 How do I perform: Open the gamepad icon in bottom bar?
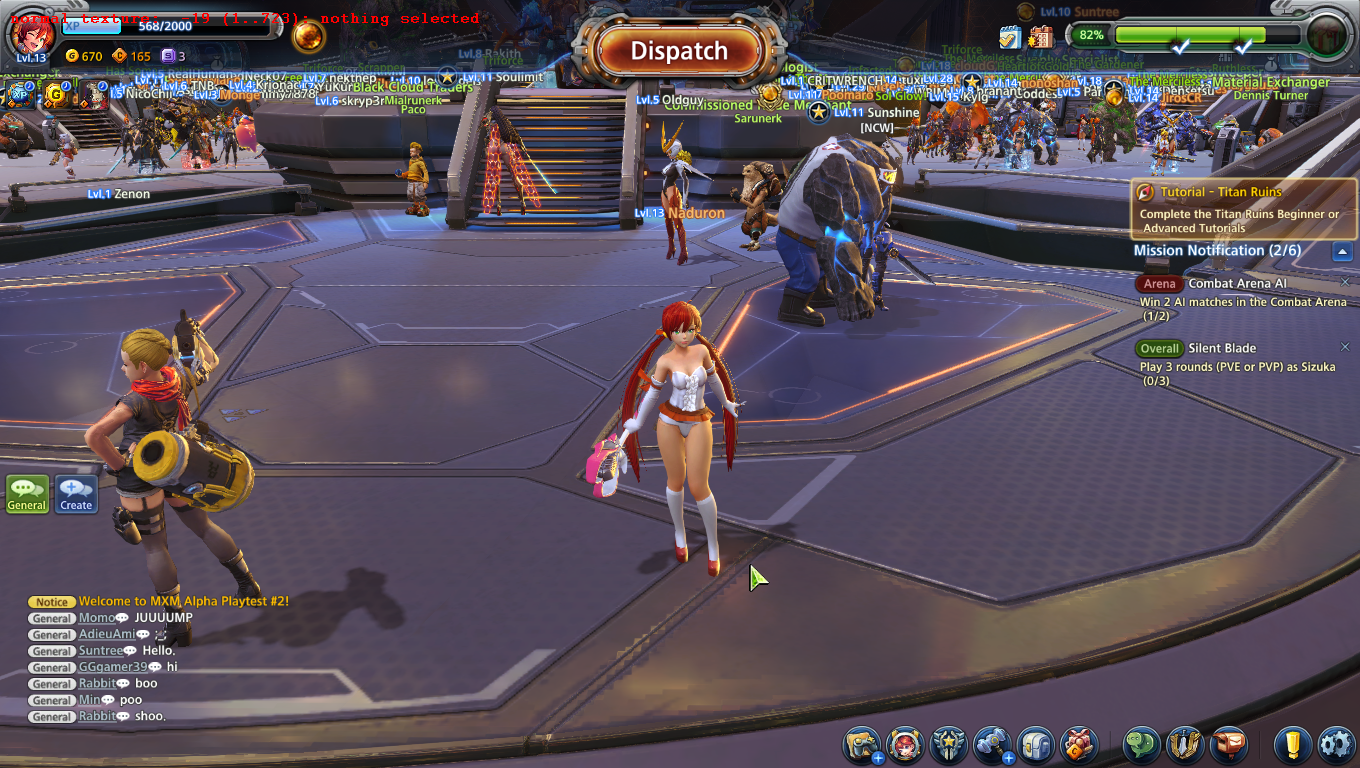(861, 745)
